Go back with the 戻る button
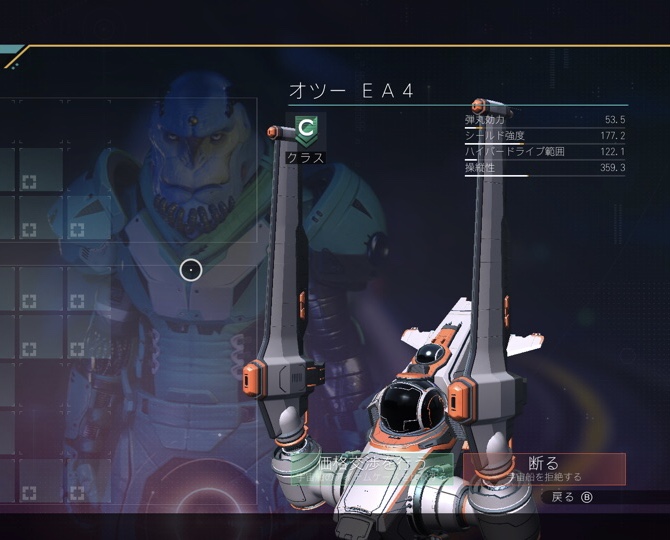Viewport: 670px width, 540px height. (571, 497)
